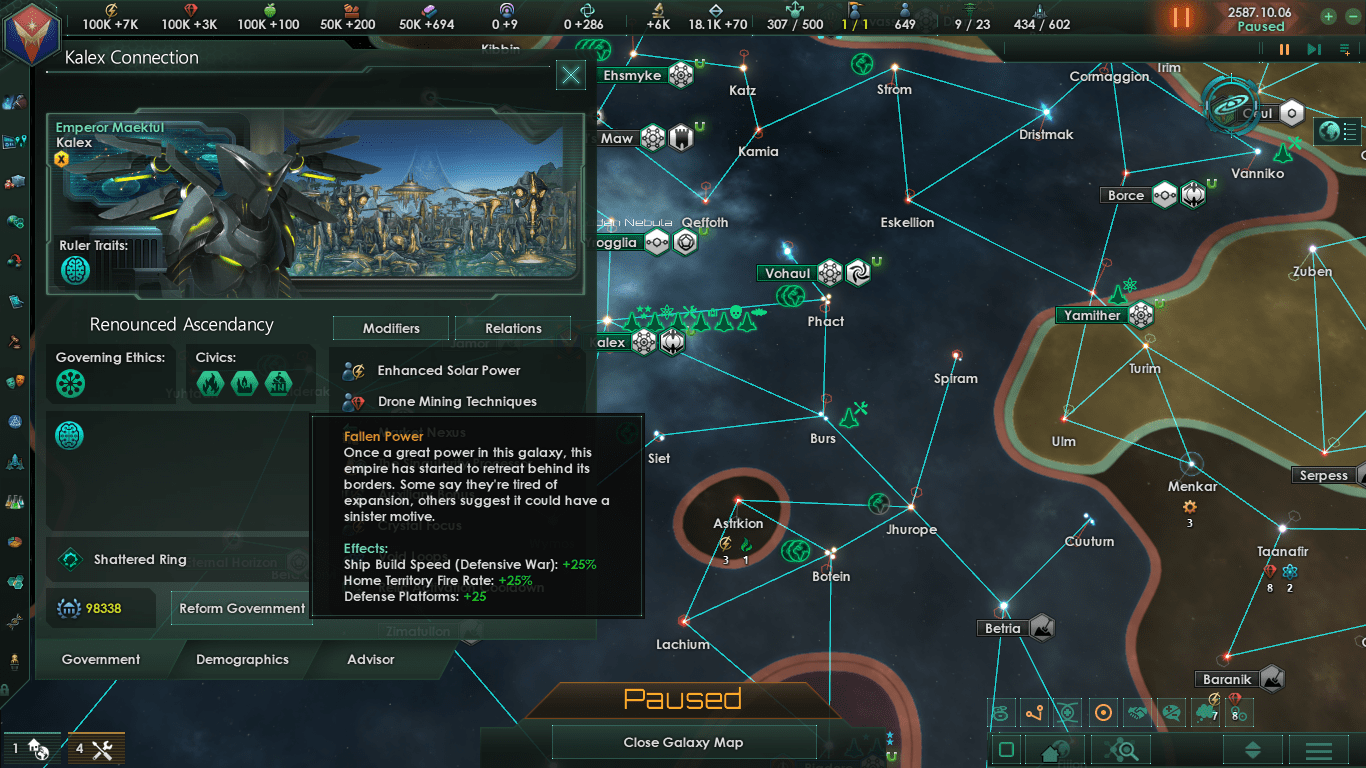Select the Government tab
Screen dimensions: 1366x768
point(101,660)
